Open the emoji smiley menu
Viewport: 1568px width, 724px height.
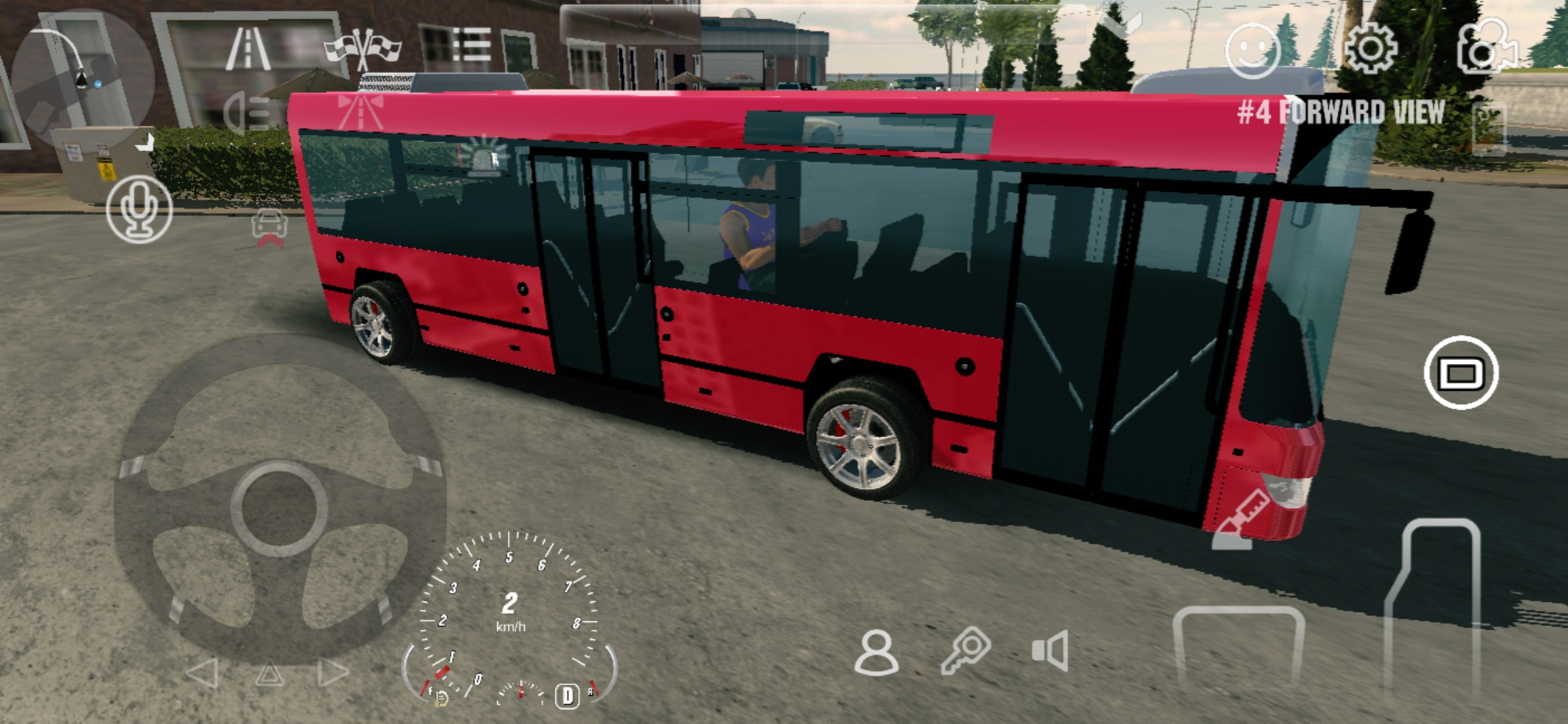[x=1252, y=51]
